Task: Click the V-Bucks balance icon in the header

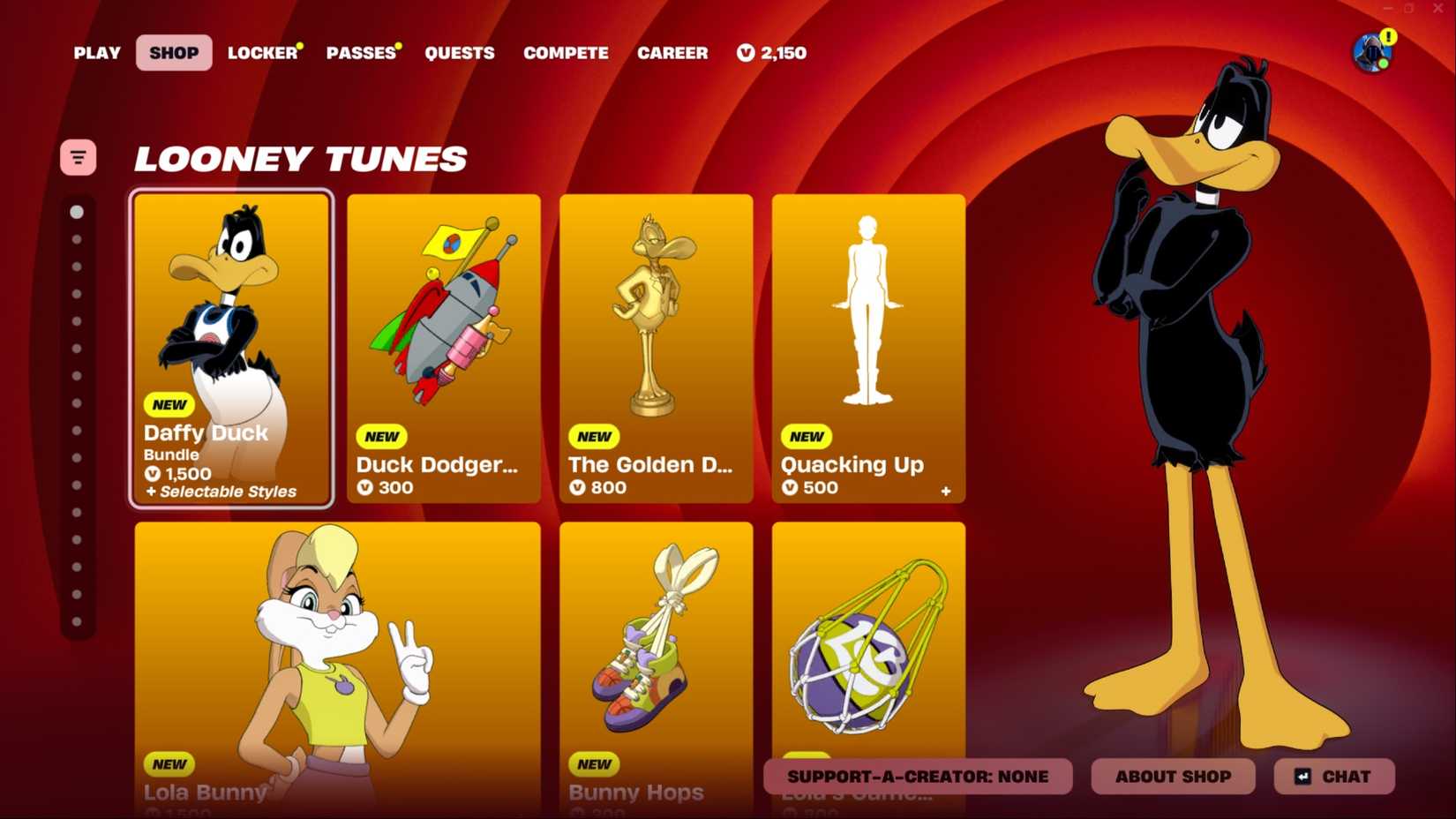Action: point(744,53)
